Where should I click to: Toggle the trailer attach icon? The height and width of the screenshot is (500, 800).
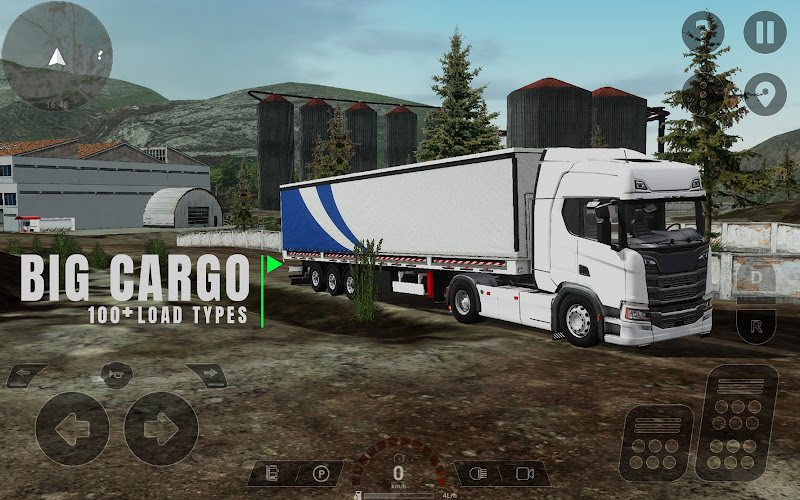click(272, 474)
